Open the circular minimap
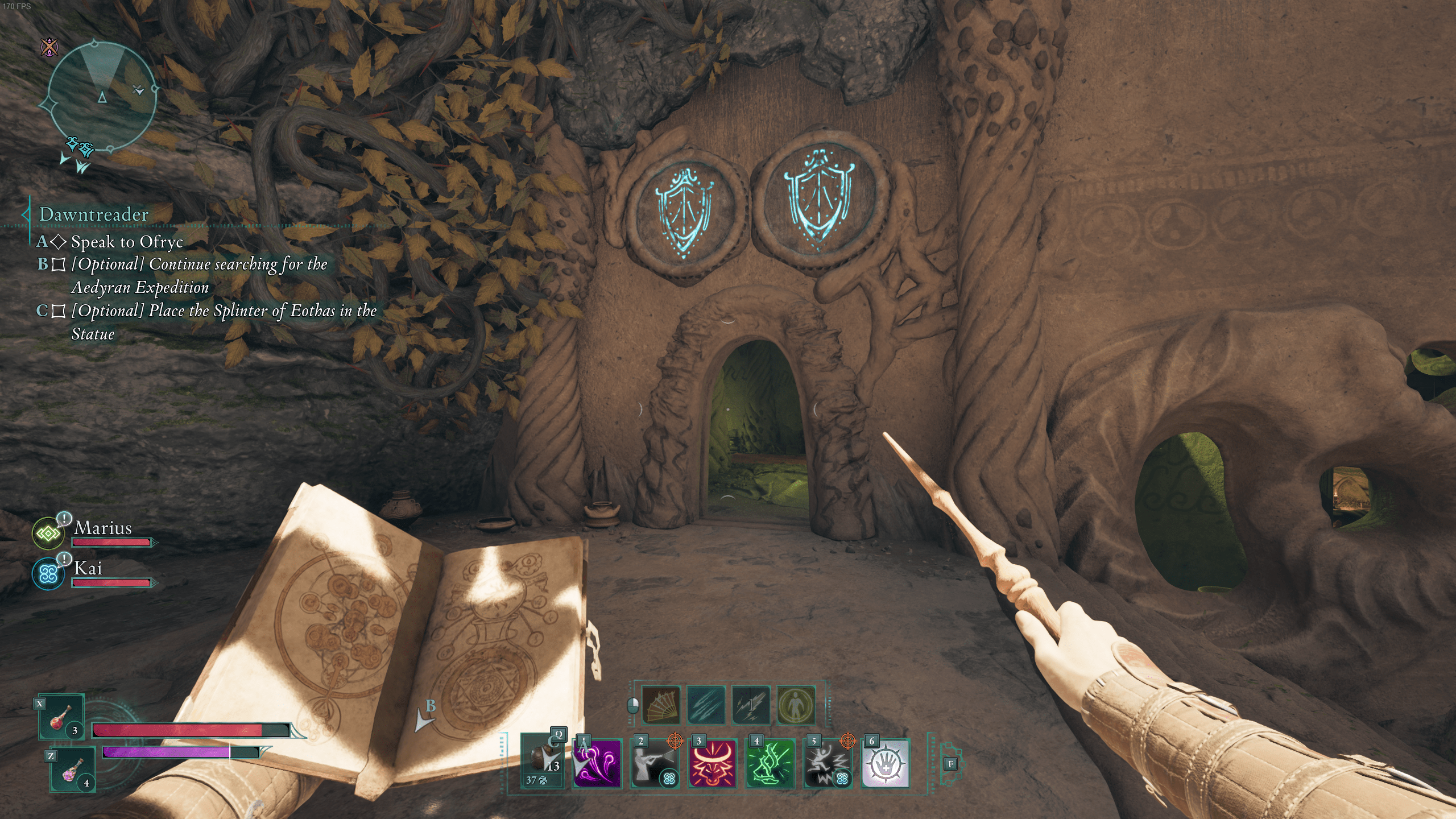This screenshot has height=819, width=1456. [101, 98]
